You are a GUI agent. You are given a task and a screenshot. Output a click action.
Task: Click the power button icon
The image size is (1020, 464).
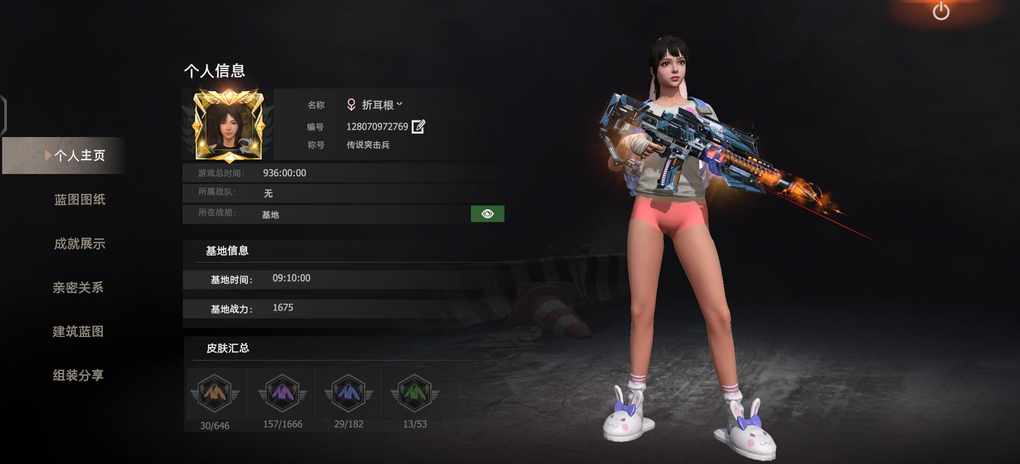941,11
